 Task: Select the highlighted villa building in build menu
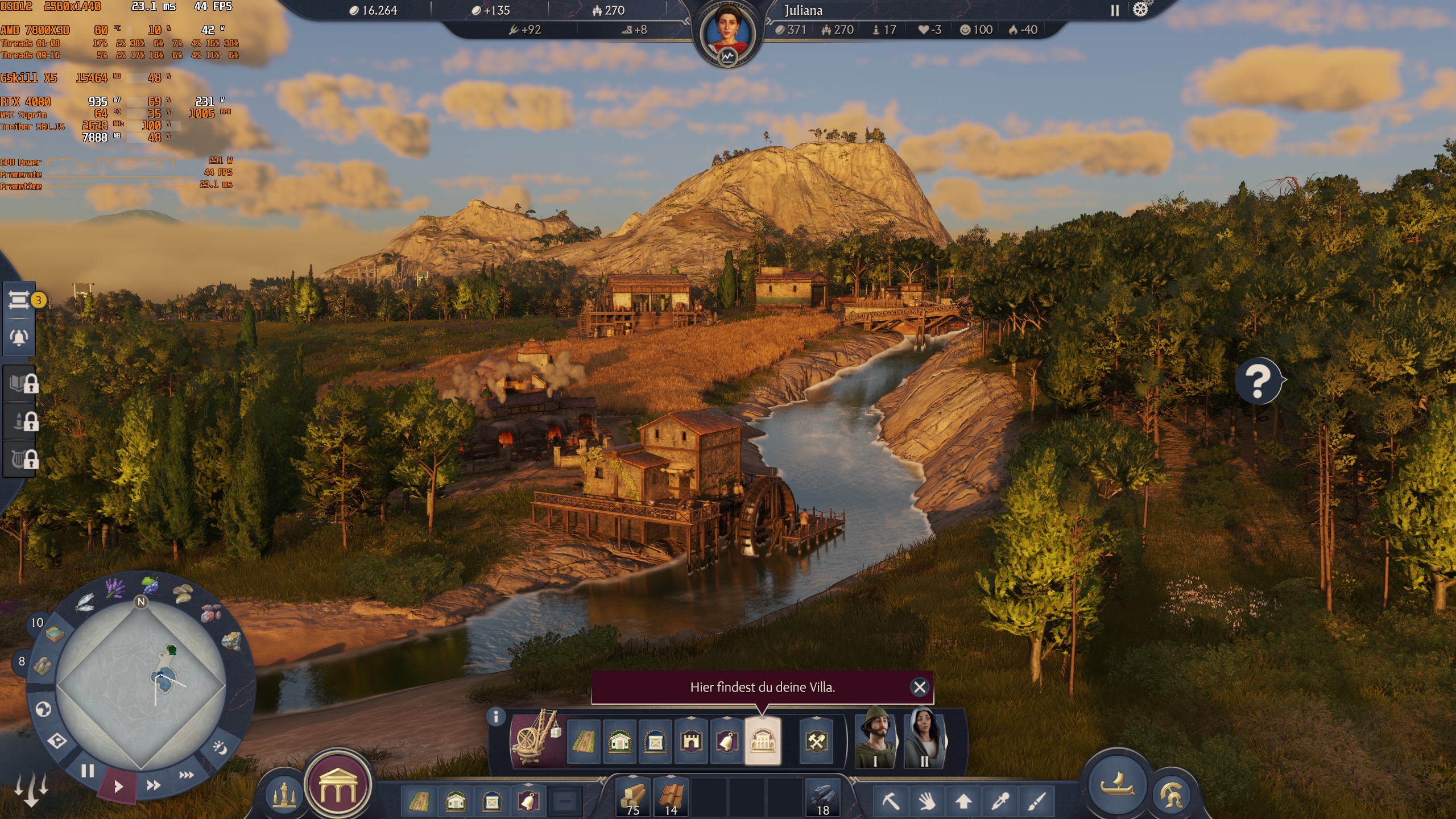pyautogui.click(x=762, y=741)
